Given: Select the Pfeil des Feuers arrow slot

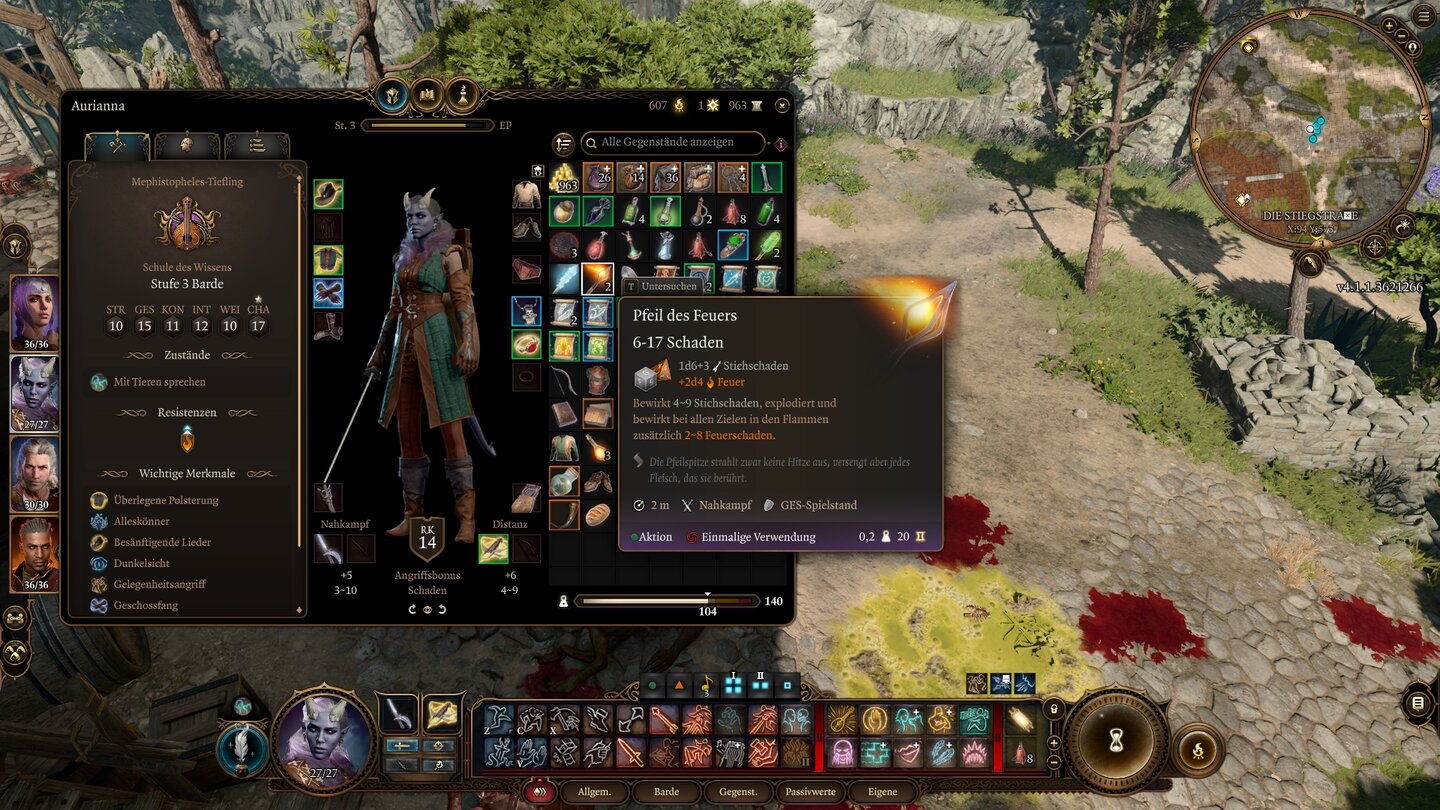Looking at the screenshot, I should (x=598, y=279).
